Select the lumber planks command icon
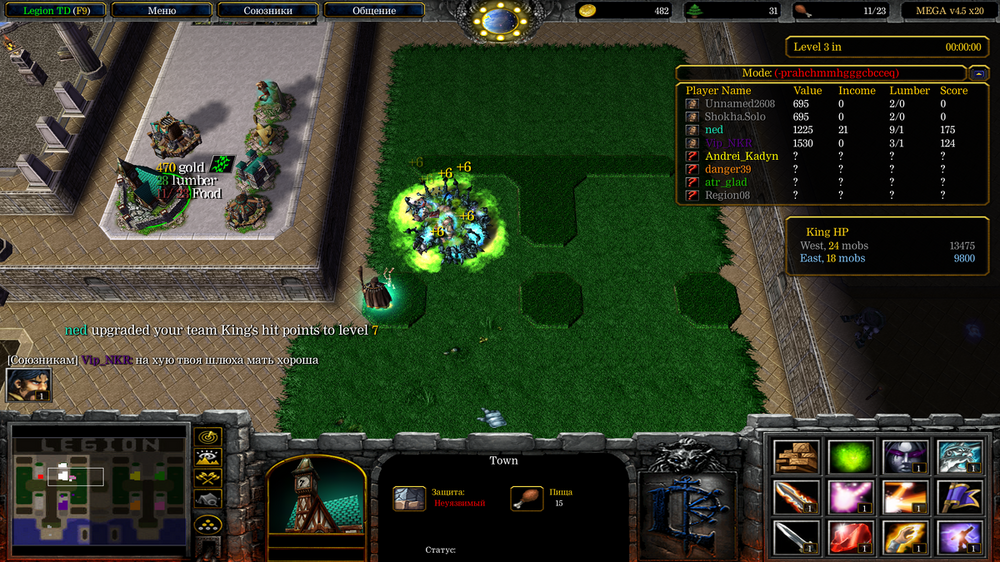Image resolution: width=1000 pixels, height=562 pixels. coord(797,457)
